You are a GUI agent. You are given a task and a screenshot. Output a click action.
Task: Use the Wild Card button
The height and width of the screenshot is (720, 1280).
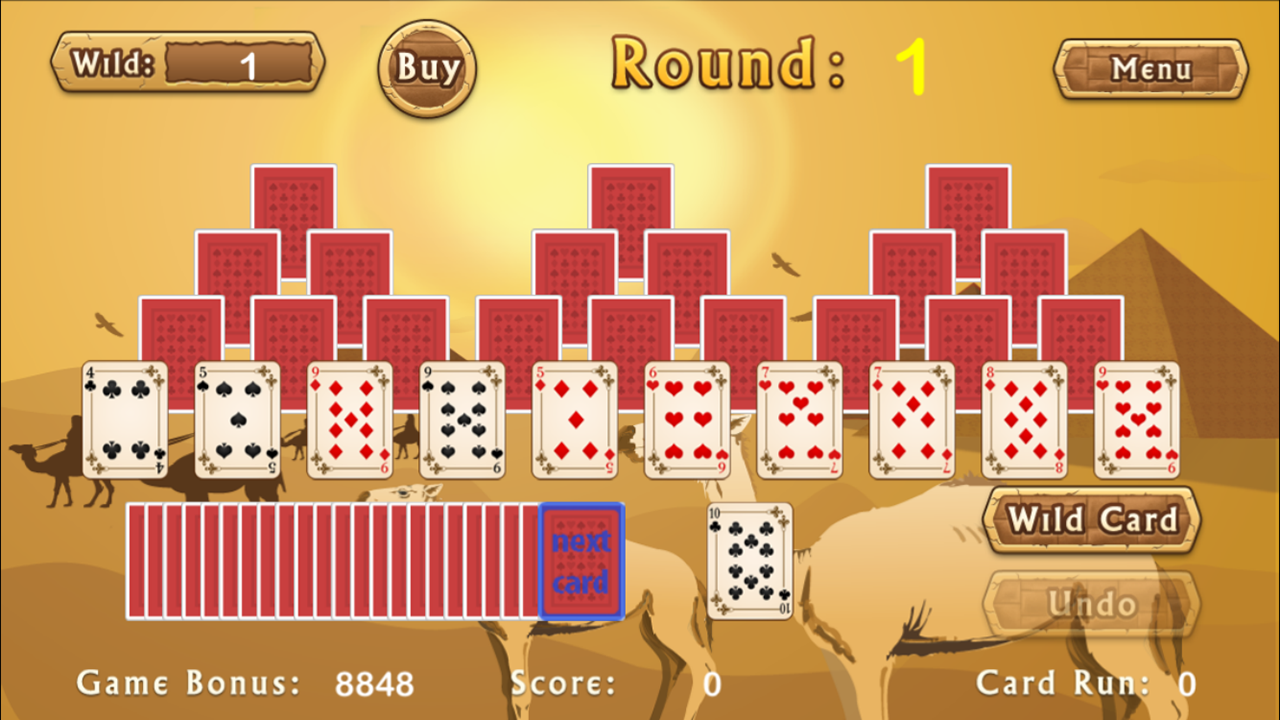coord(1090,521)
